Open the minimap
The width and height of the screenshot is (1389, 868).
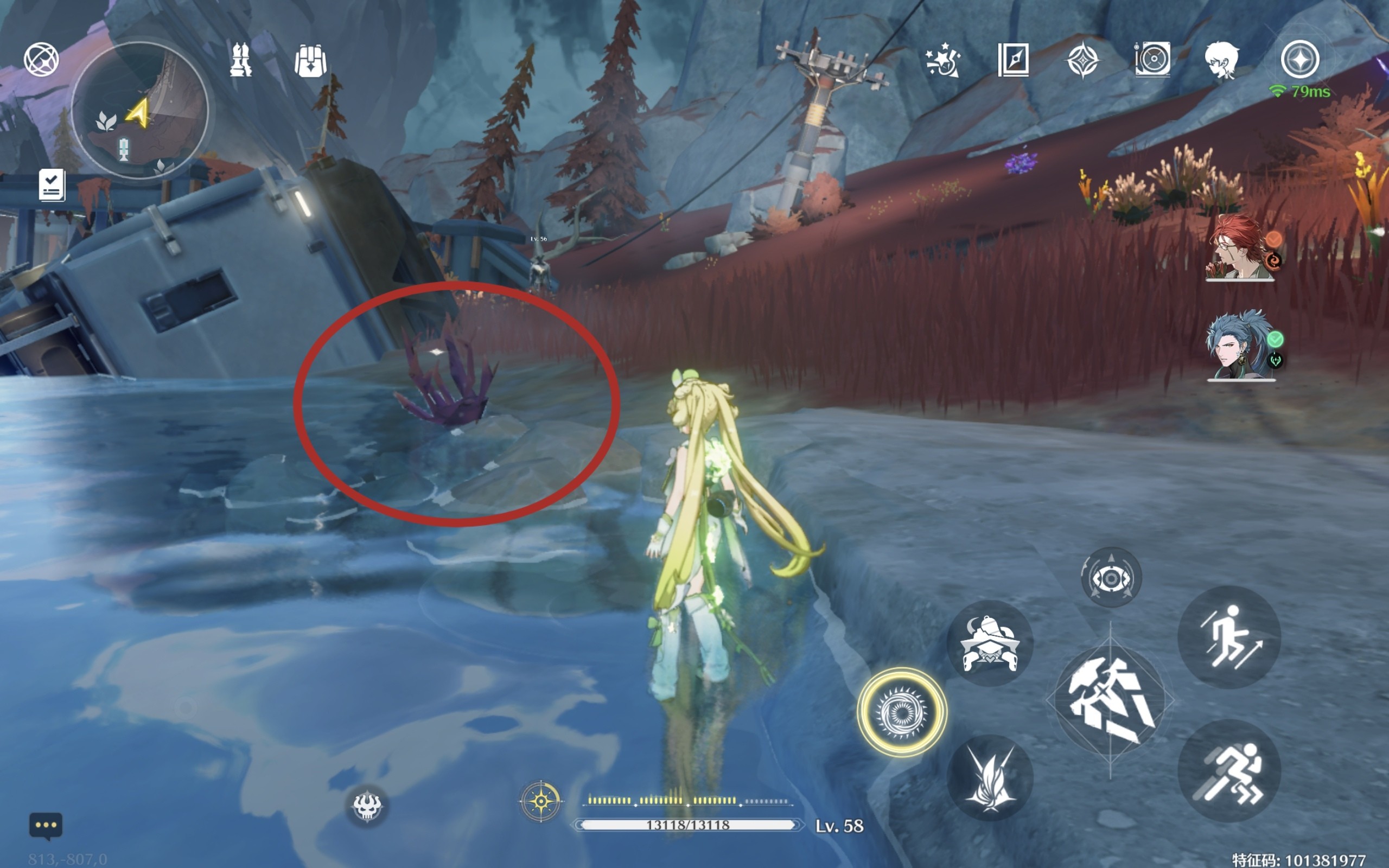[139, 110]
